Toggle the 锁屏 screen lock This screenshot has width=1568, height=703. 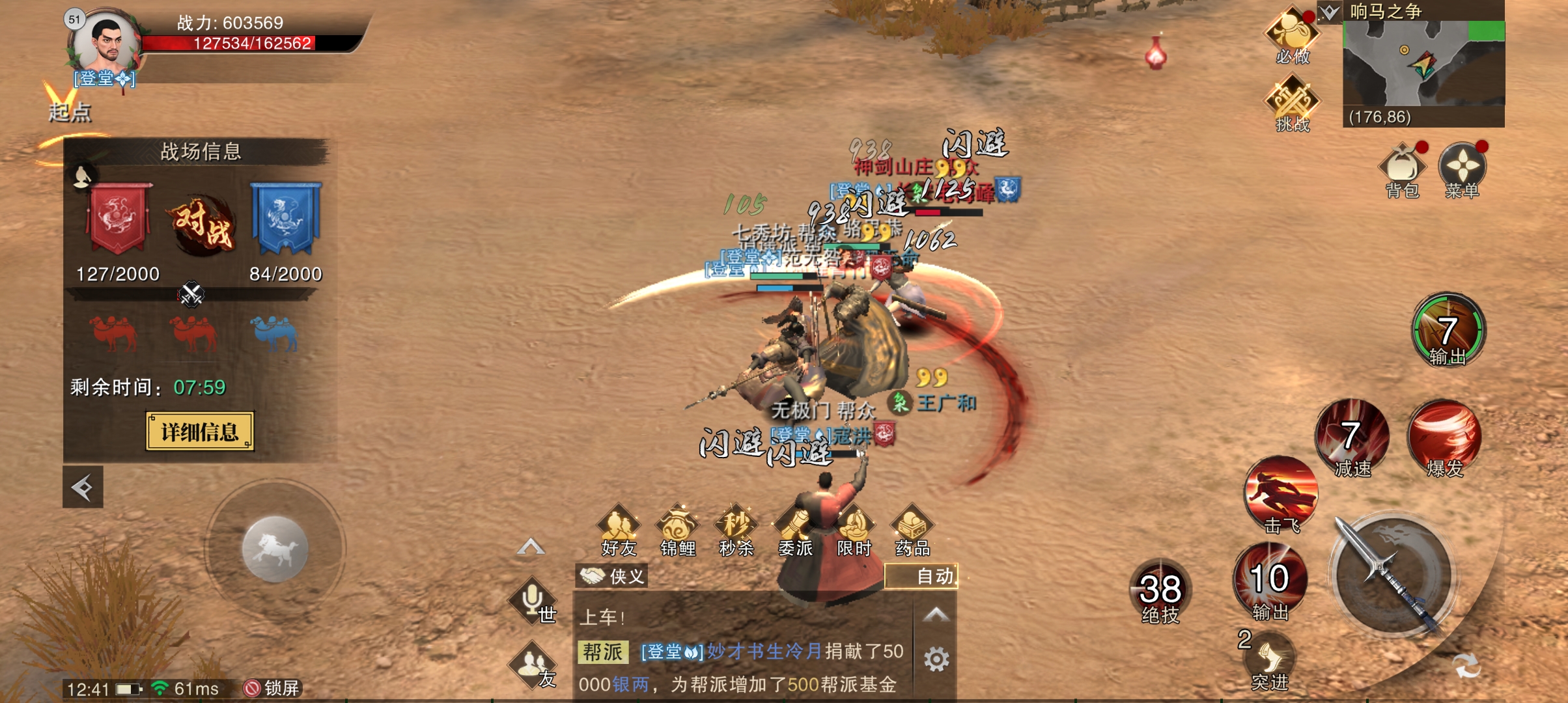tap(272, 688)
